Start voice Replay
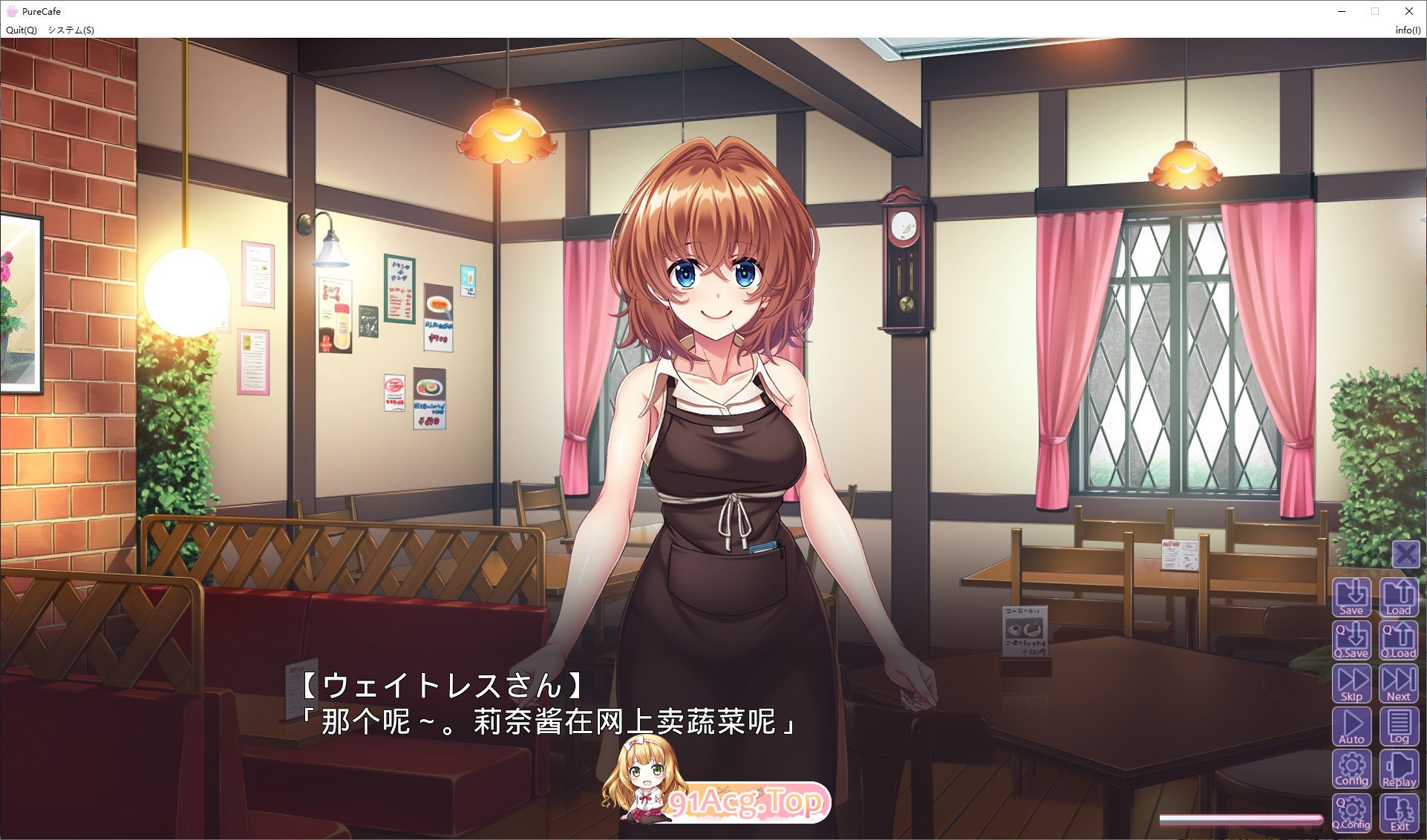The image size is (1427, 840). pos(1400,768)
